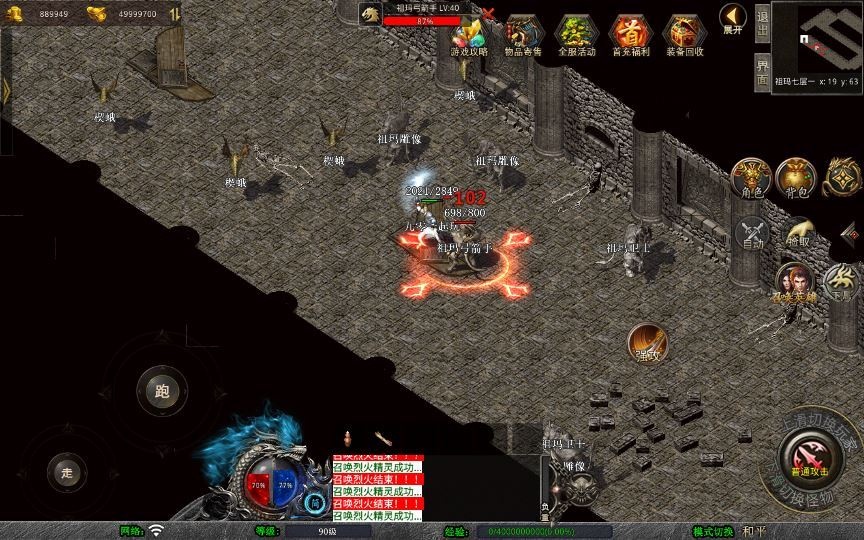The height and width of the screenshot is (540, 864).
Task: Activate the 强攻 strong attack skill
Action: click(x=647, y=343)
